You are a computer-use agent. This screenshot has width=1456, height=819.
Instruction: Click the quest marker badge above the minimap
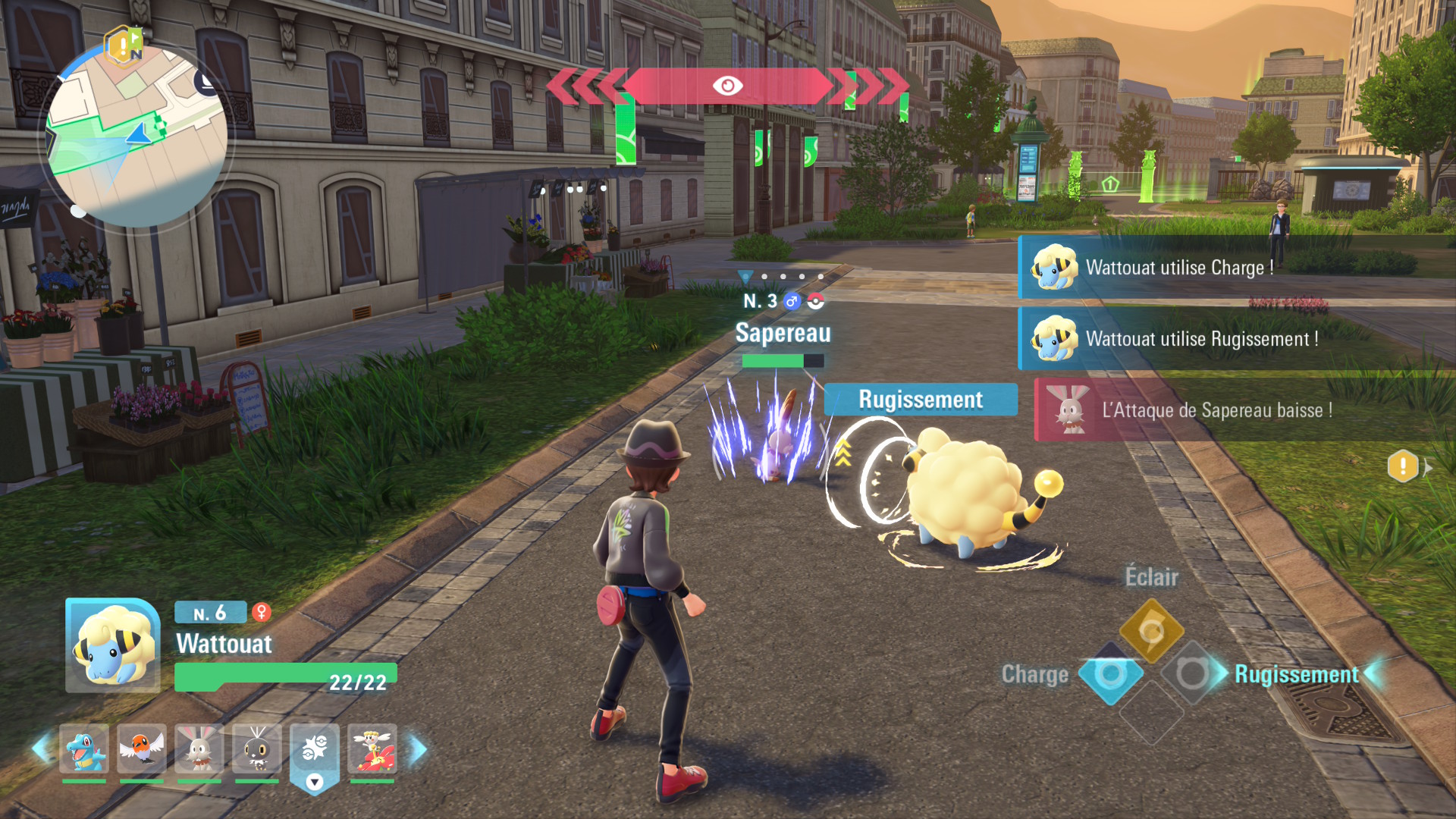pyautogui.click(x=124, y=45)
